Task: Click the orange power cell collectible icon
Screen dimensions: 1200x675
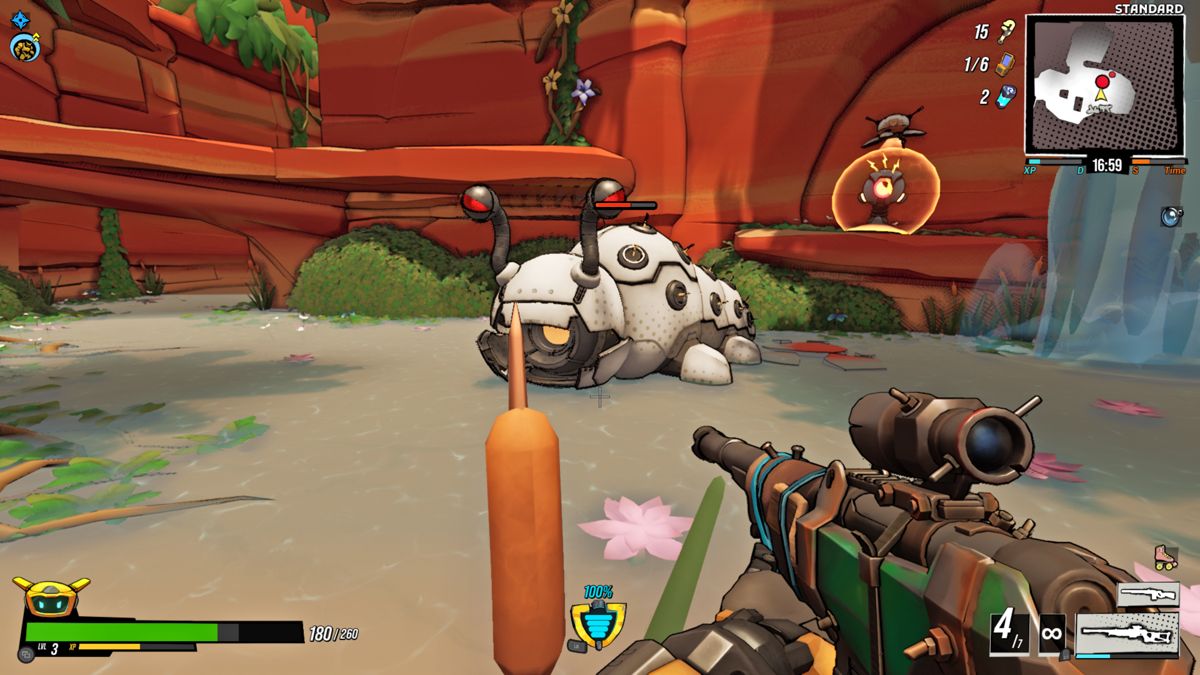Action: point(1006,64)
